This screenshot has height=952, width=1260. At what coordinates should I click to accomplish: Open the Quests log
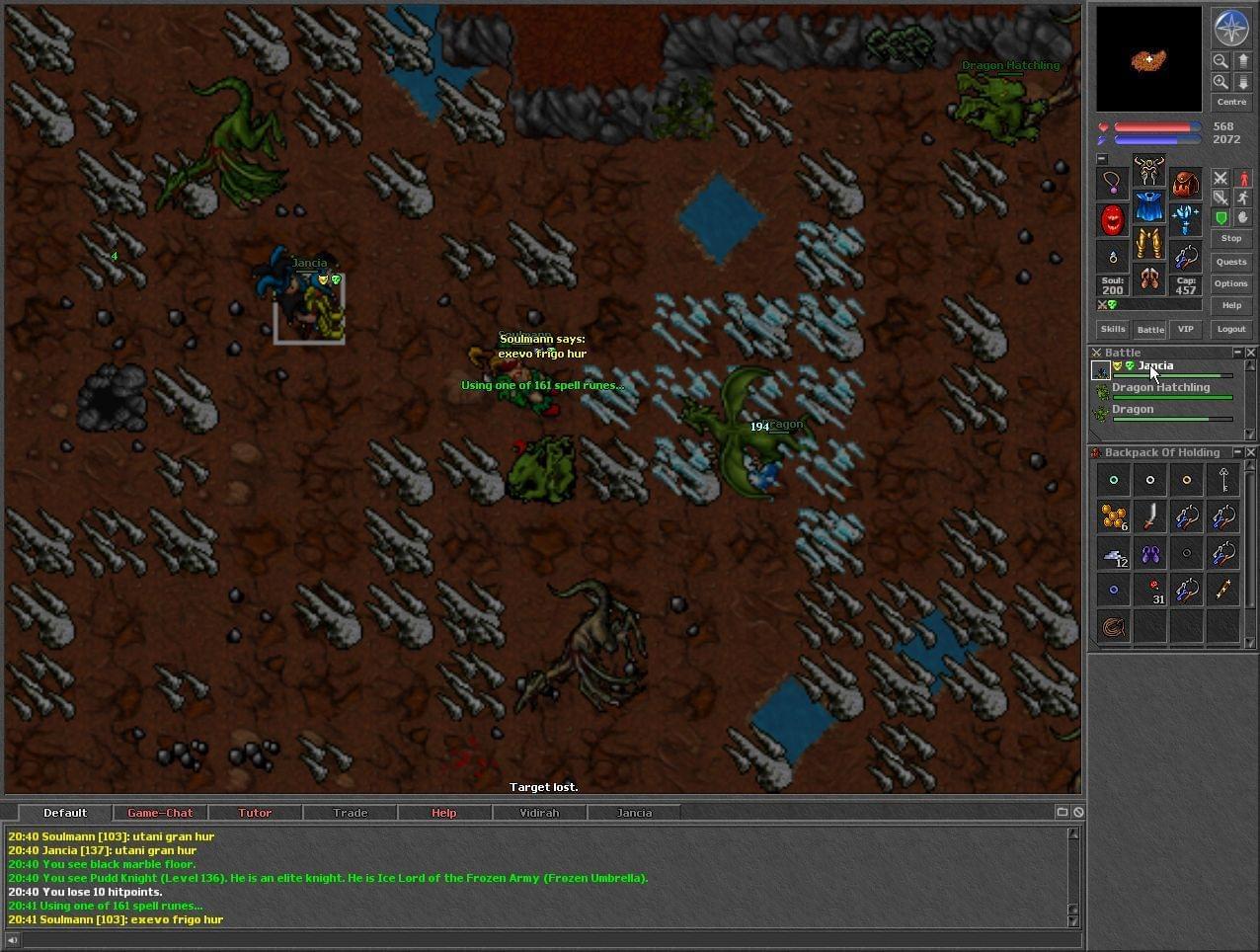pos(1231,262)
